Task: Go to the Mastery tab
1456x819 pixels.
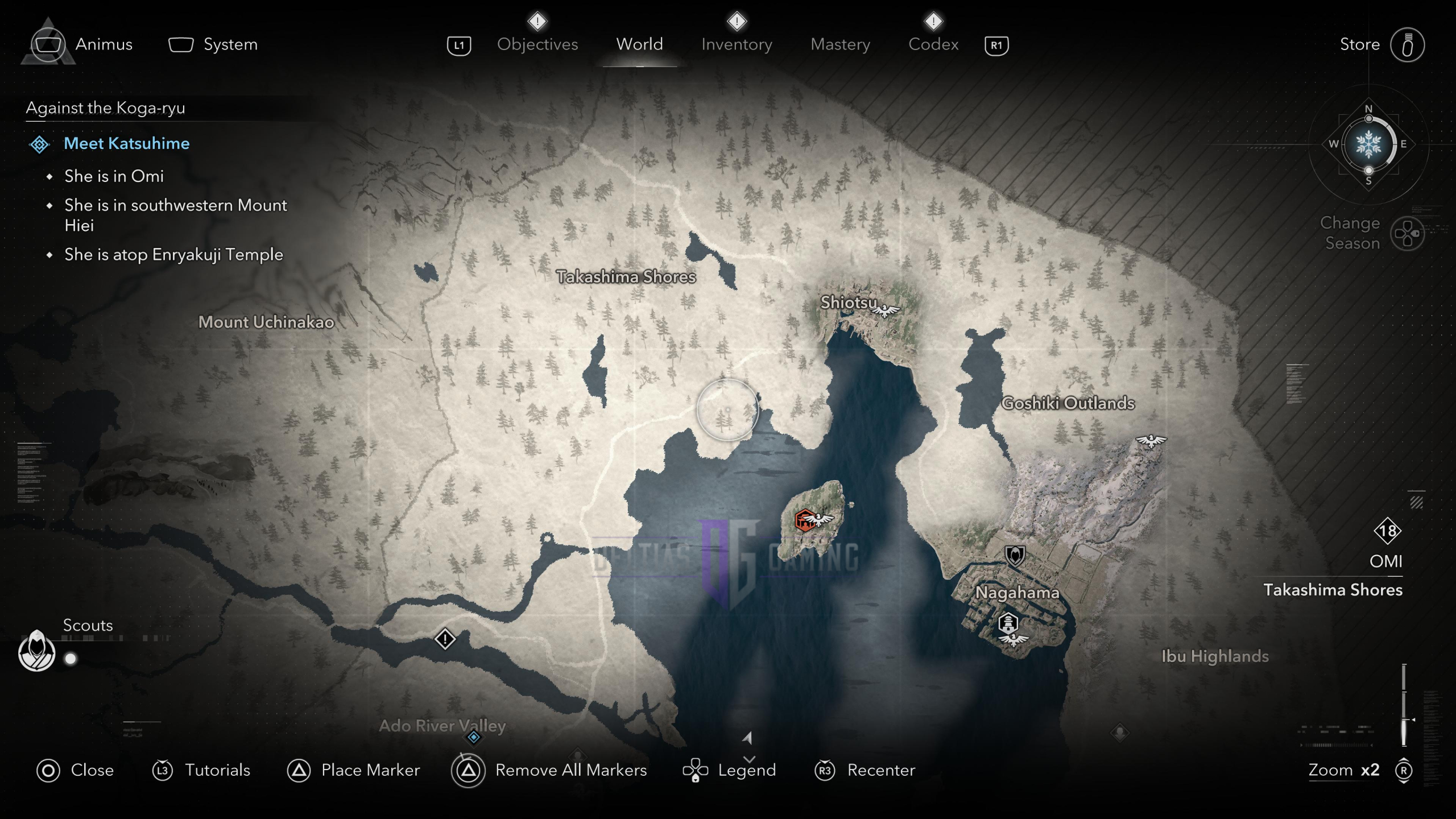Action: [x=840, y=44]
